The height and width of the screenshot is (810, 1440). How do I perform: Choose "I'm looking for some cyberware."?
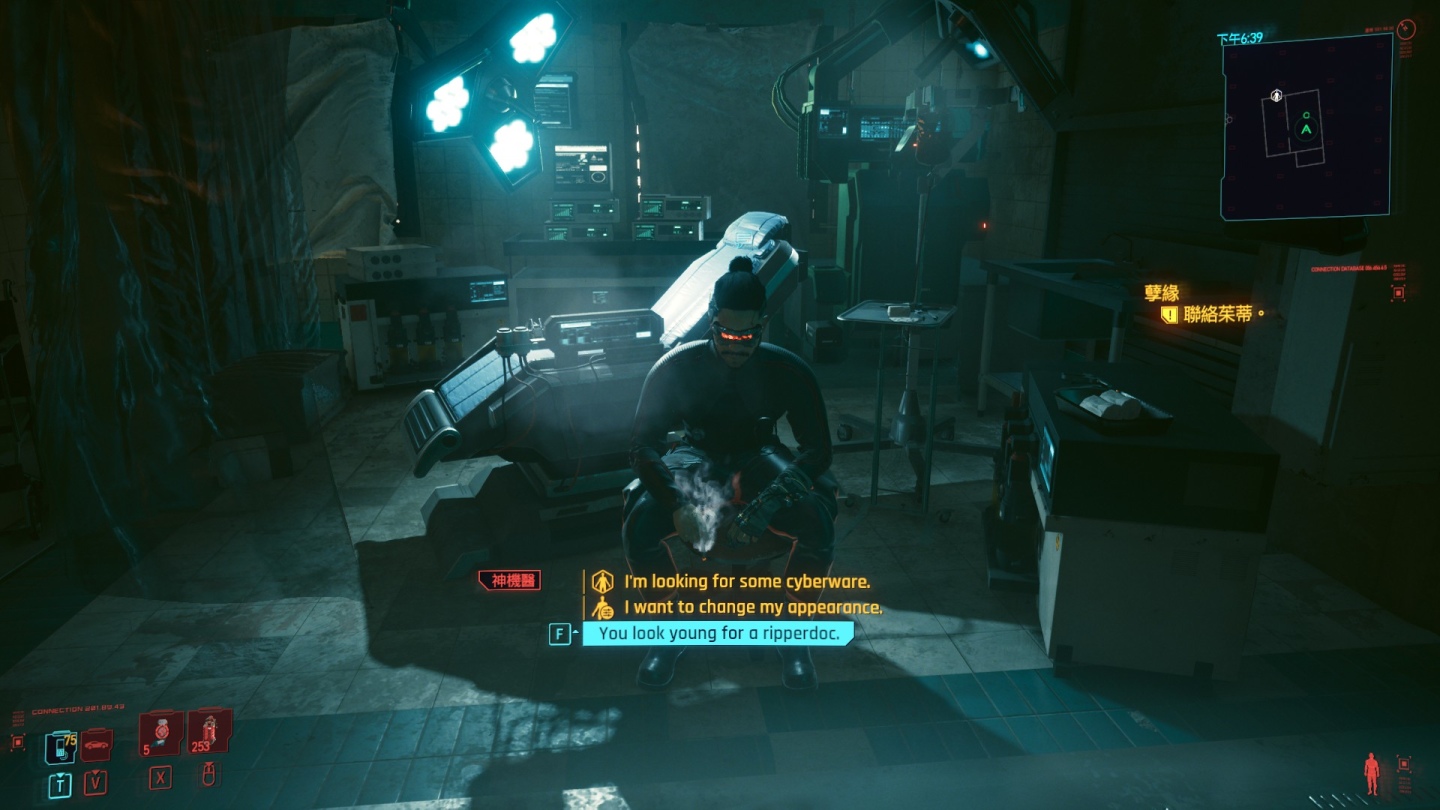pyautogui.click(x=747, y=581)
